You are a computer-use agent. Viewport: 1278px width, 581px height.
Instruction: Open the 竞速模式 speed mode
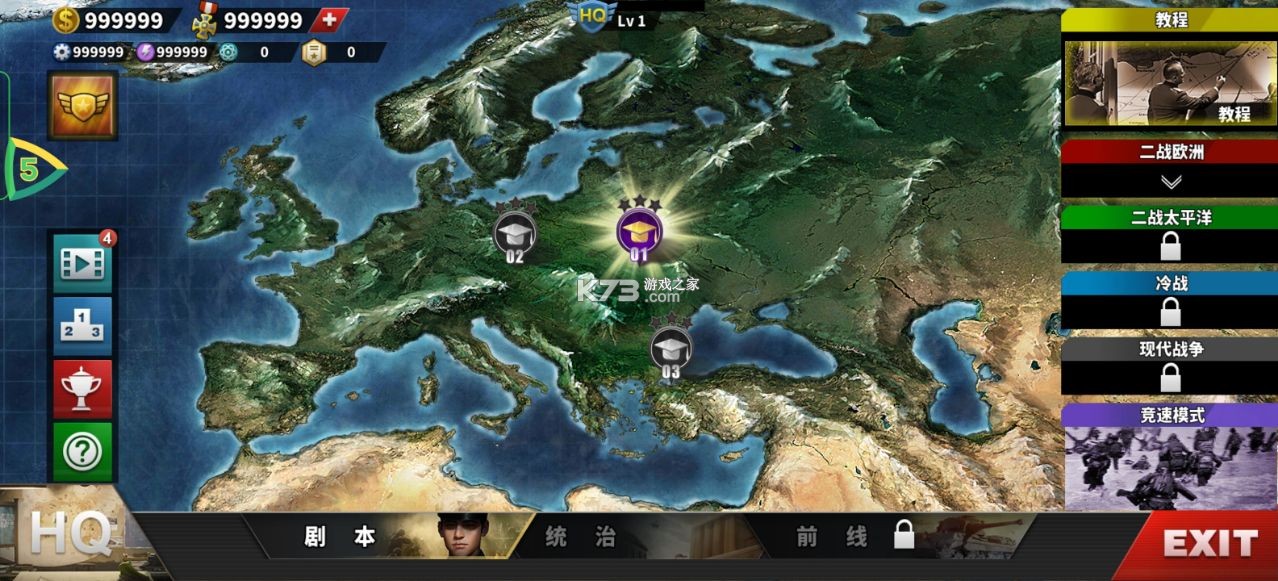click(x=1170, y=467)
